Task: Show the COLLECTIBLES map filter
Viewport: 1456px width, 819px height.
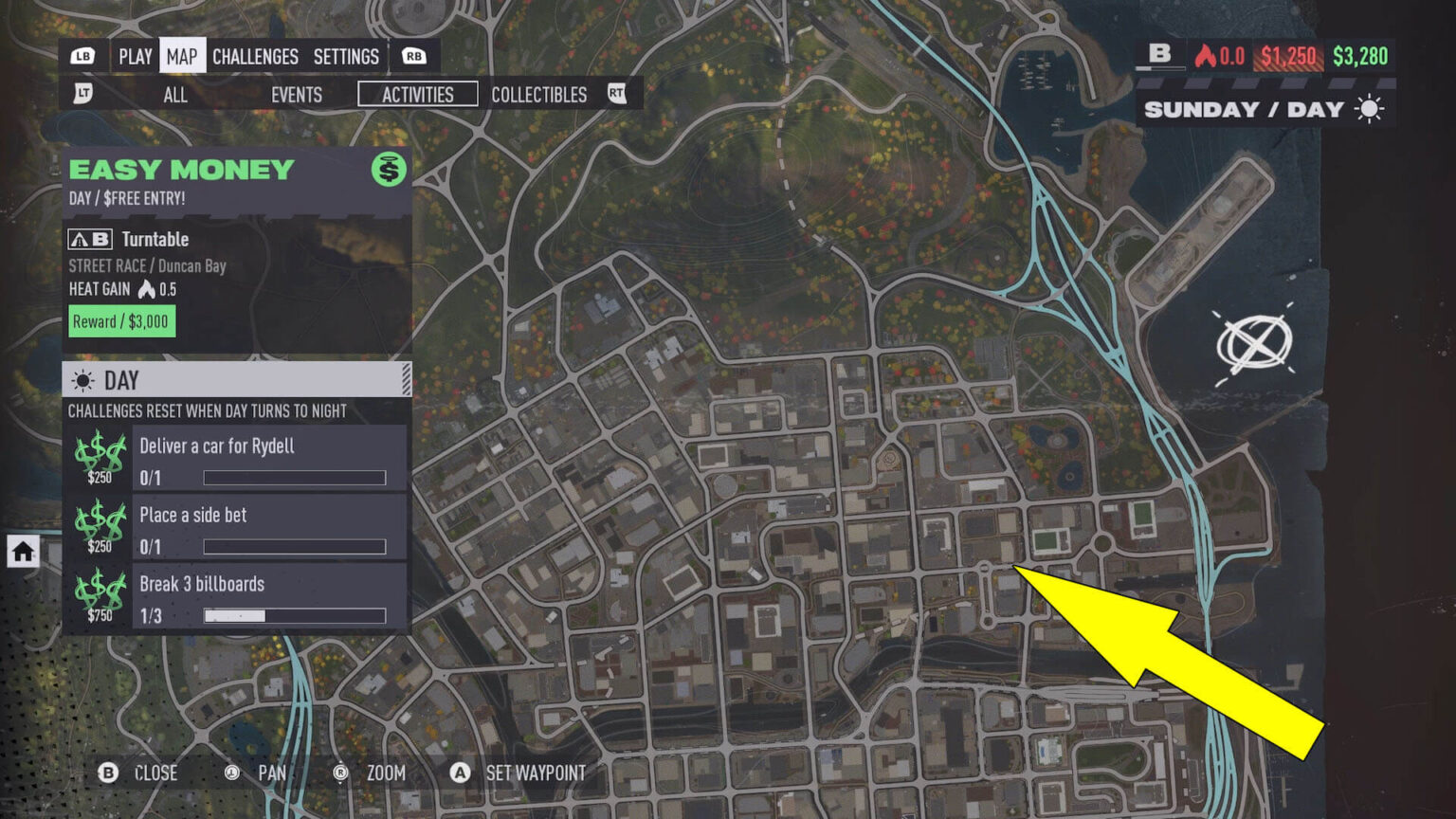Action: pos(538,95)
